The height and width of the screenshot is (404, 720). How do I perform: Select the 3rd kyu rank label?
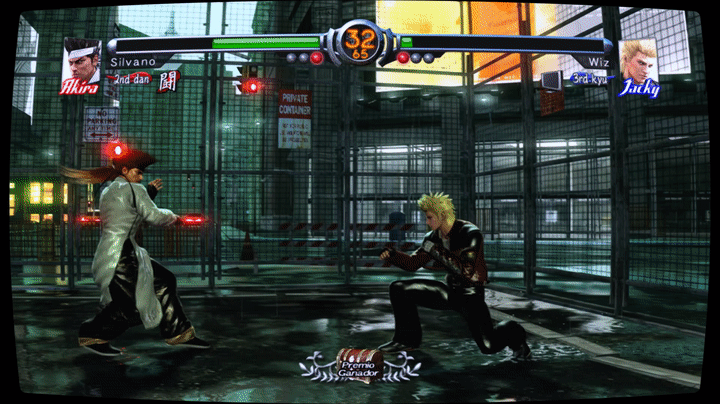pos(589,77)
